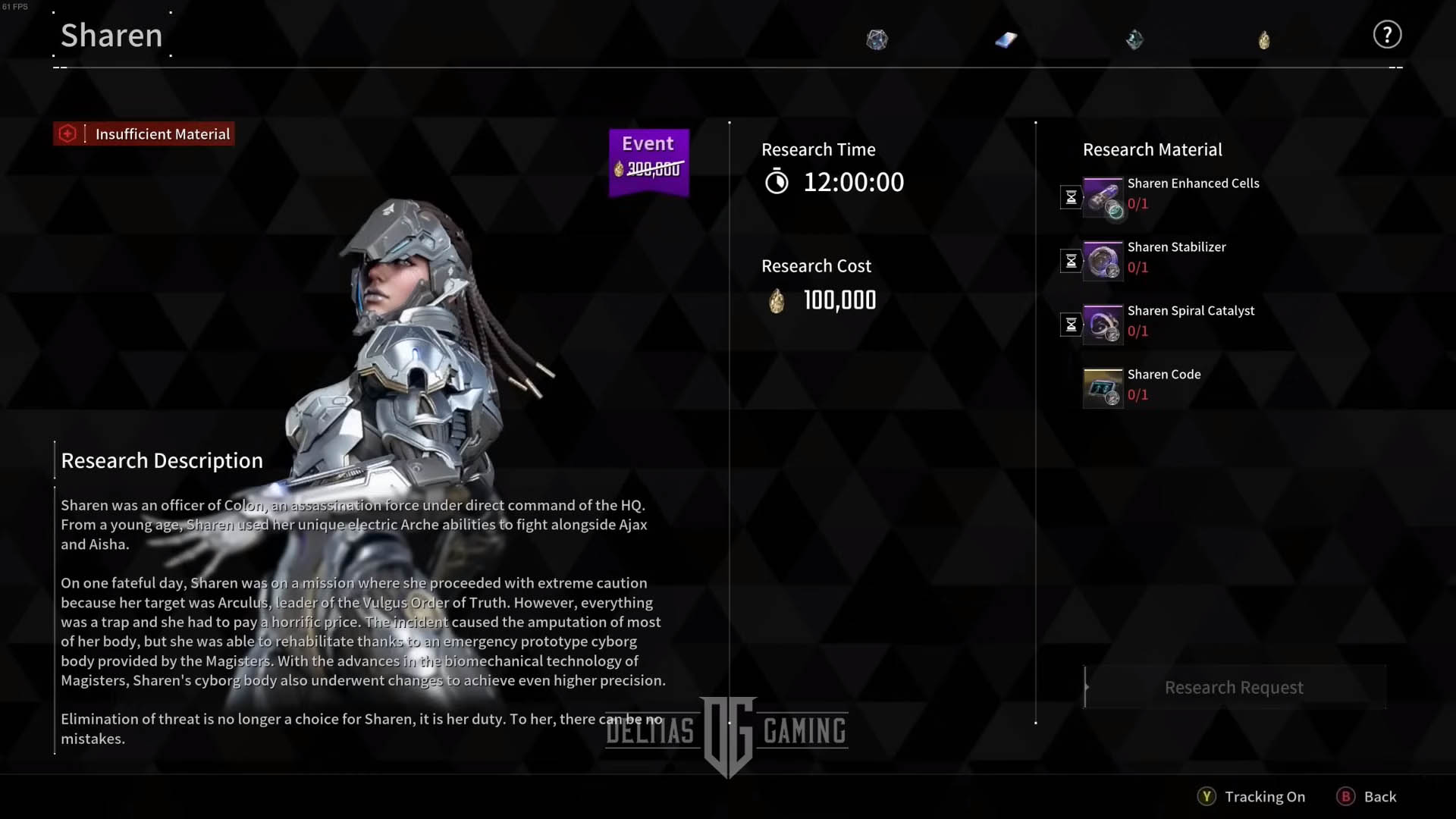The height and width of the screenshot is (819, 1456).
Task: Click the gold currency icon in header
Action: click(1264, 39)
